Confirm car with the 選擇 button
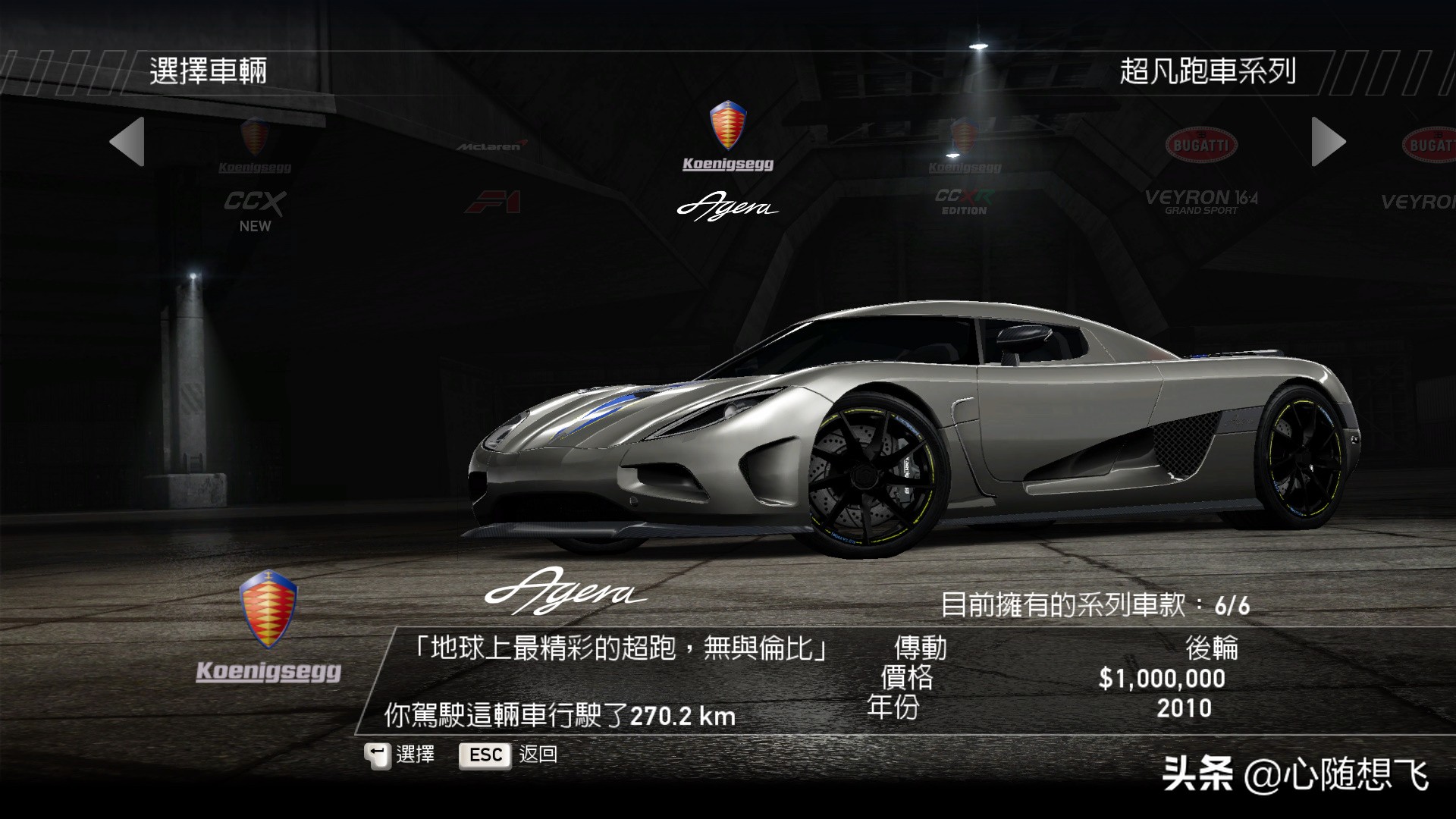Viewport: 1456px width, 819px height. [400, 755]
